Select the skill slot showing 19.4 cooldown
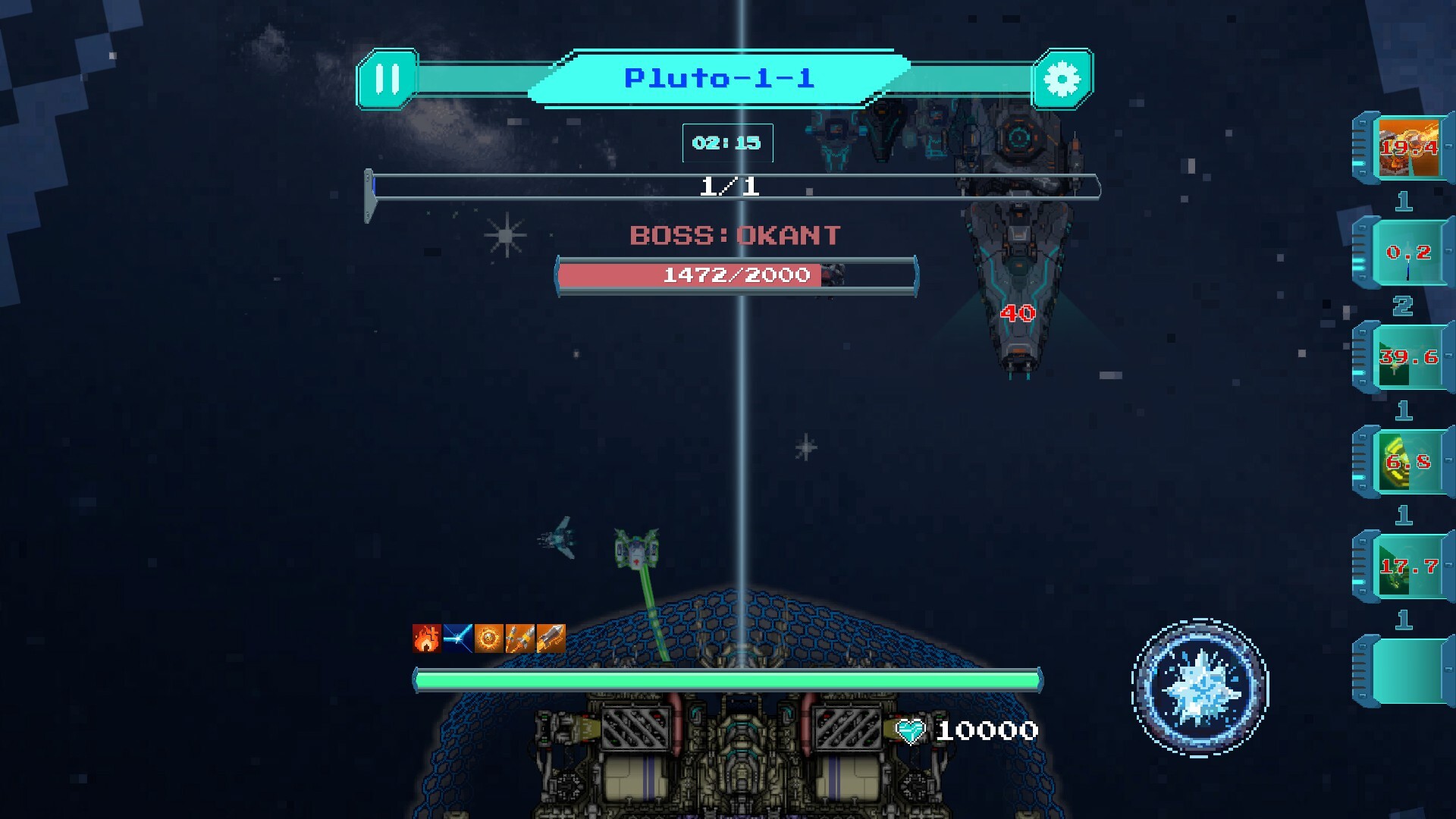The width and height of the screenshot is (1456, 819). [1408, 147]
